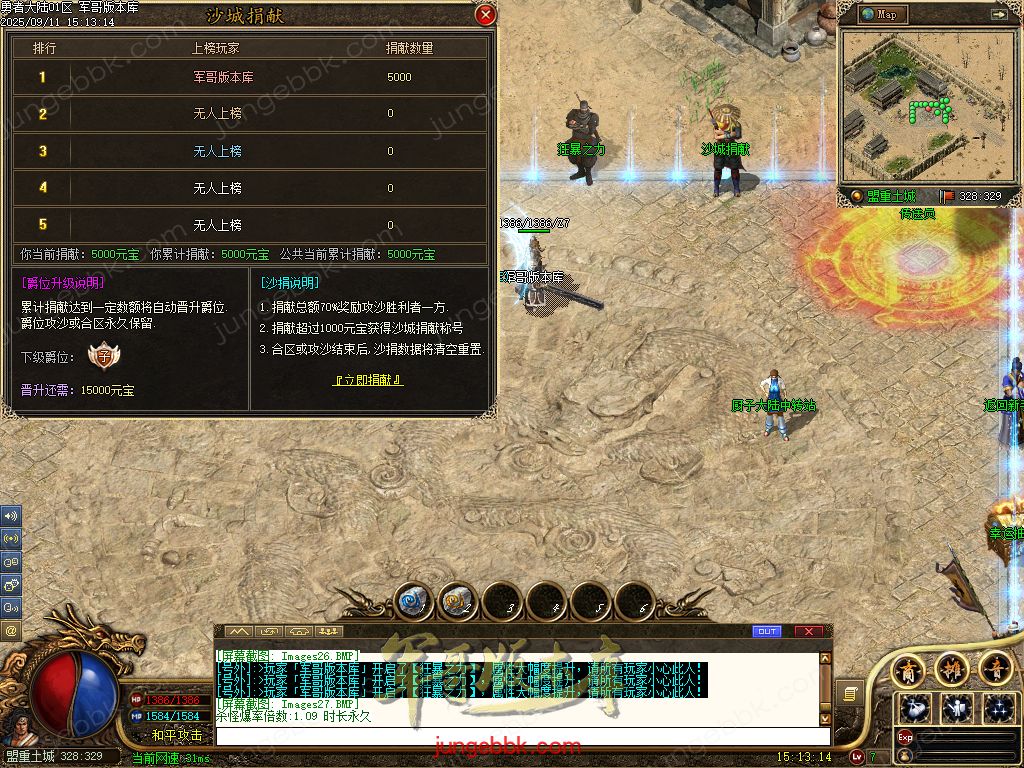Open the four-star skills icon

pyautogui.click(x=997, y=708)
